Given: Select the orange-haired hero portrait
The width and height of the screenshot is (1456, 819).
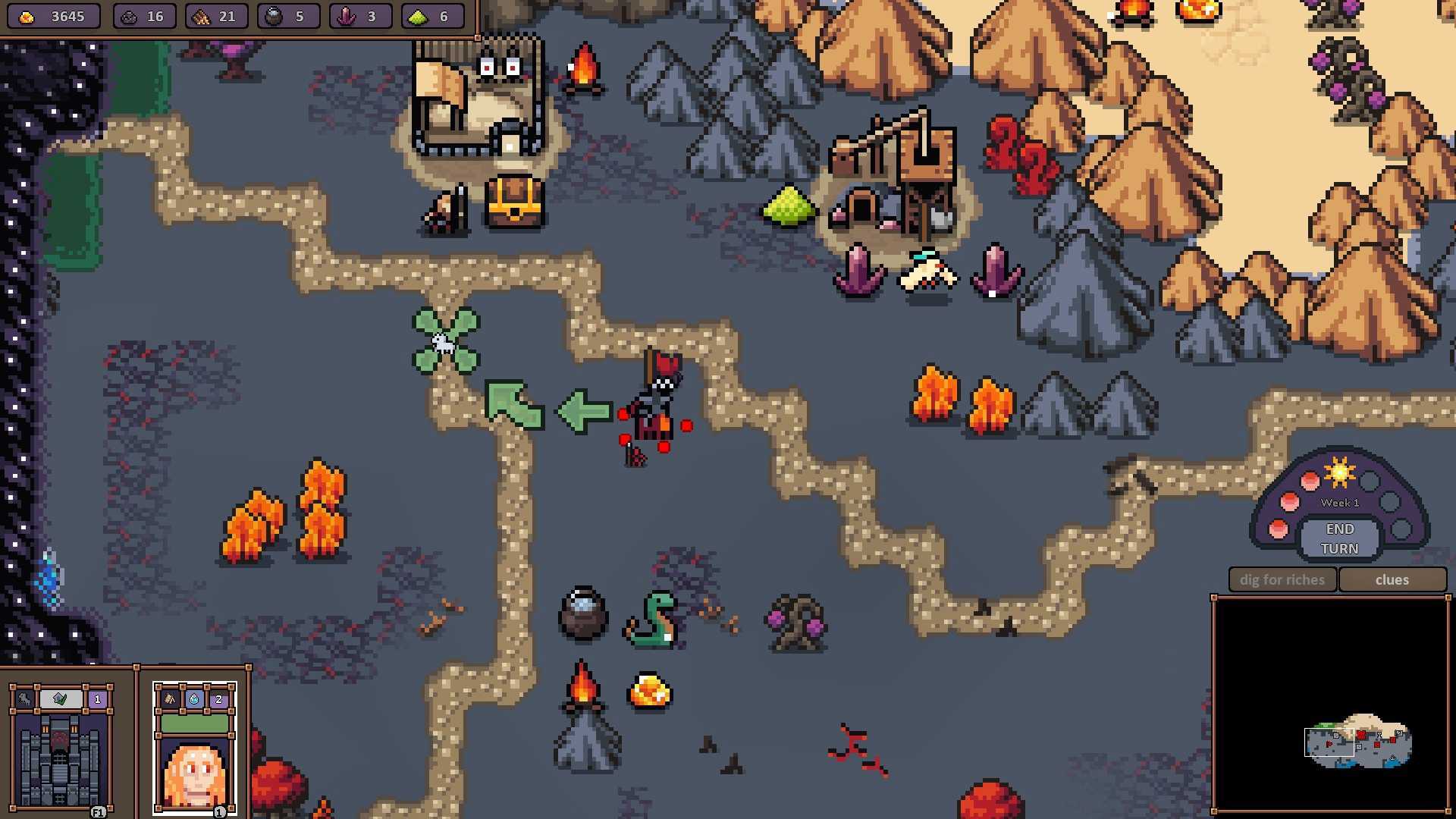Looking at the screenshot, I should point(195,773).
